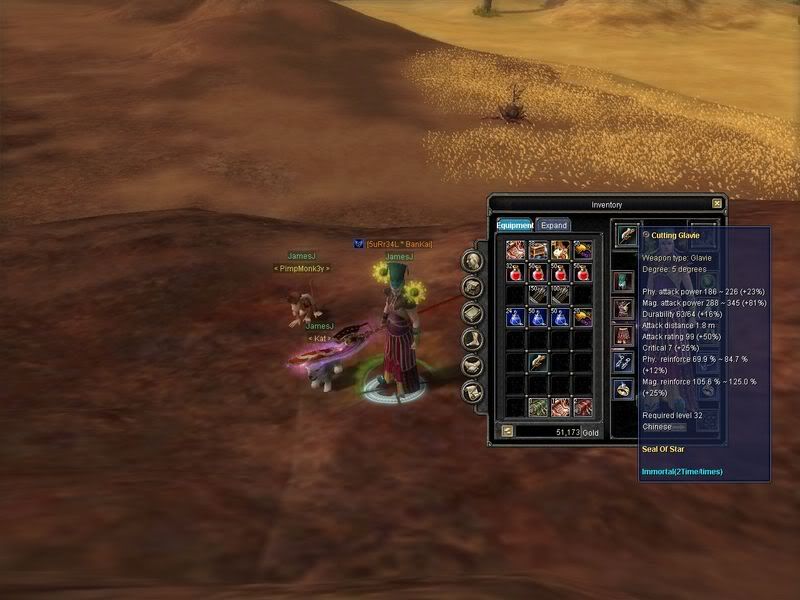Image resolution: width=800 pixels, height=600 pixels.
Task: Open the head portrait side button
Action: click(473, 261)
